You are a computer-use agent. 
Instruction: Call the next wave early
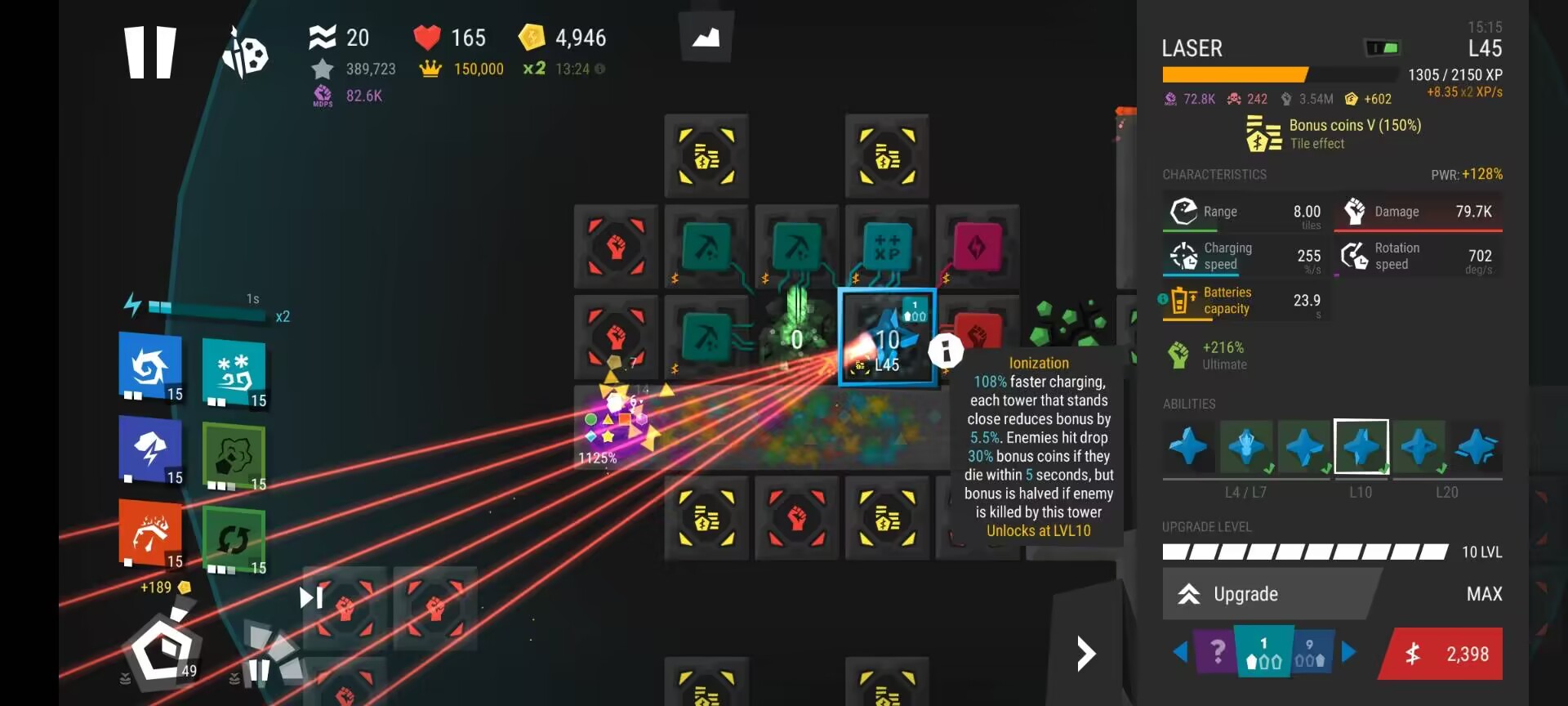311,598
